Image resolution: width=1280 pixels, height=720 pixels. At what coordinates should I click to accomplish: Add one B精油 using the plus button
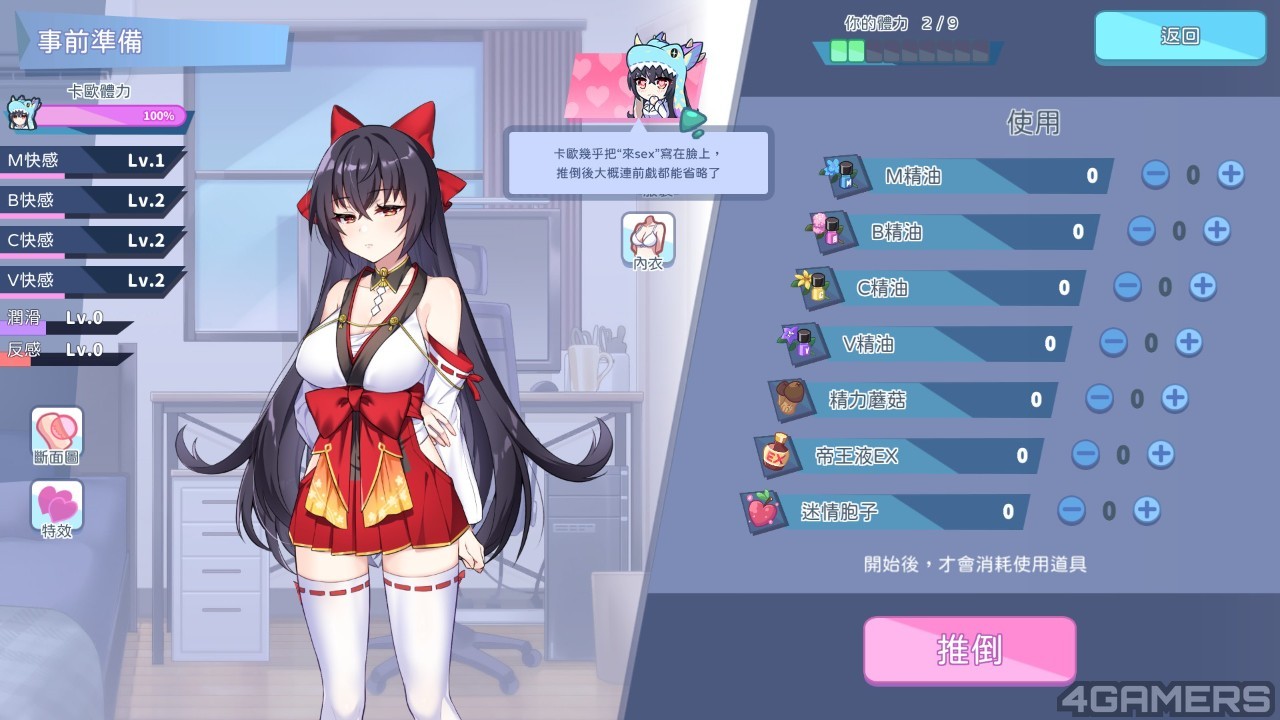[1216, 231]
